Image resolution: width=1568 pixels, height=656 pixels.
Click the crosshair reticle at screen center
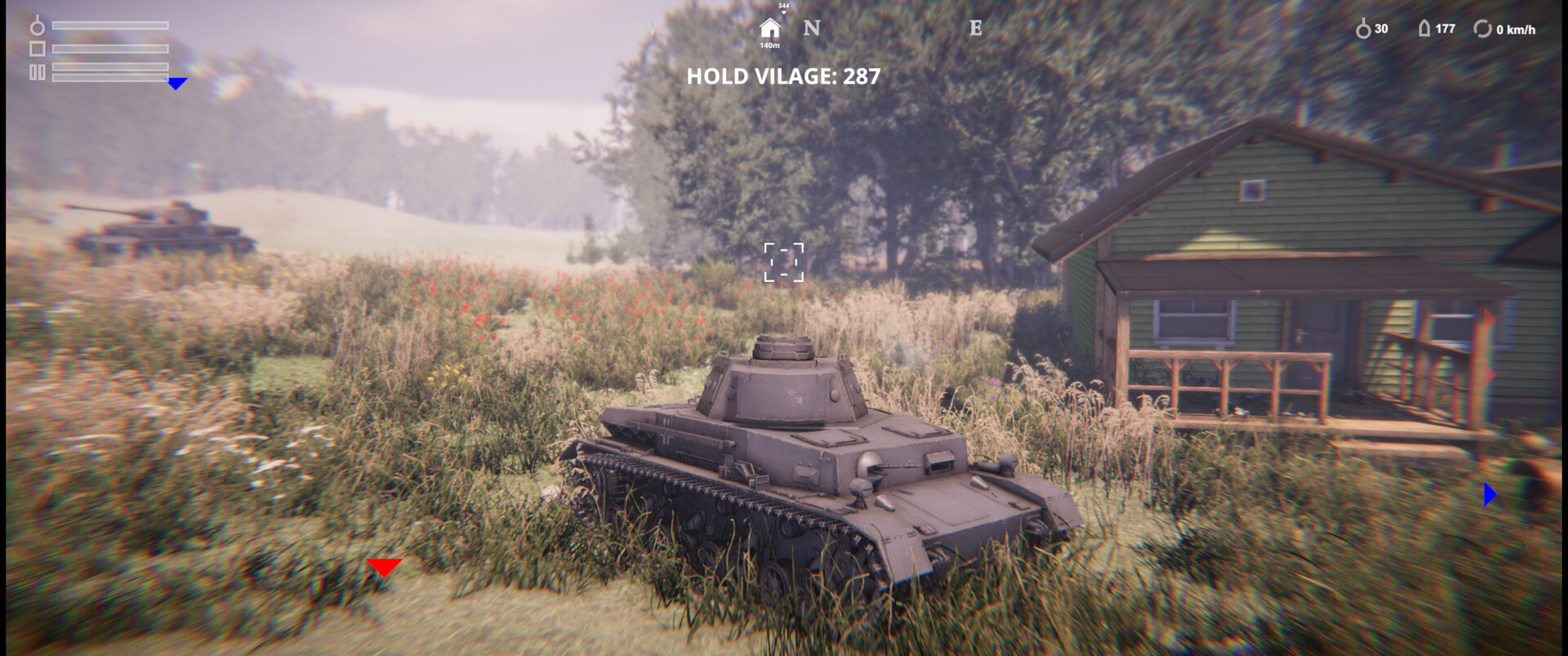(784, 260)
